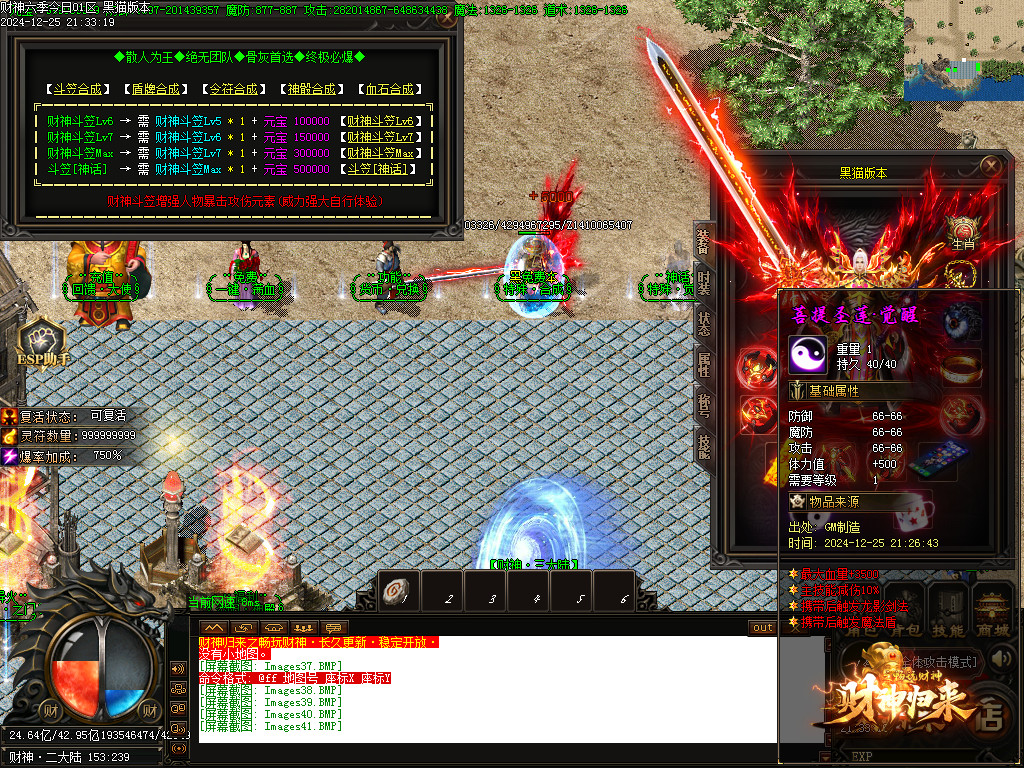Open the 神骰合成 category
This screenshot has height=768, width=1024.
click(313, 89)
